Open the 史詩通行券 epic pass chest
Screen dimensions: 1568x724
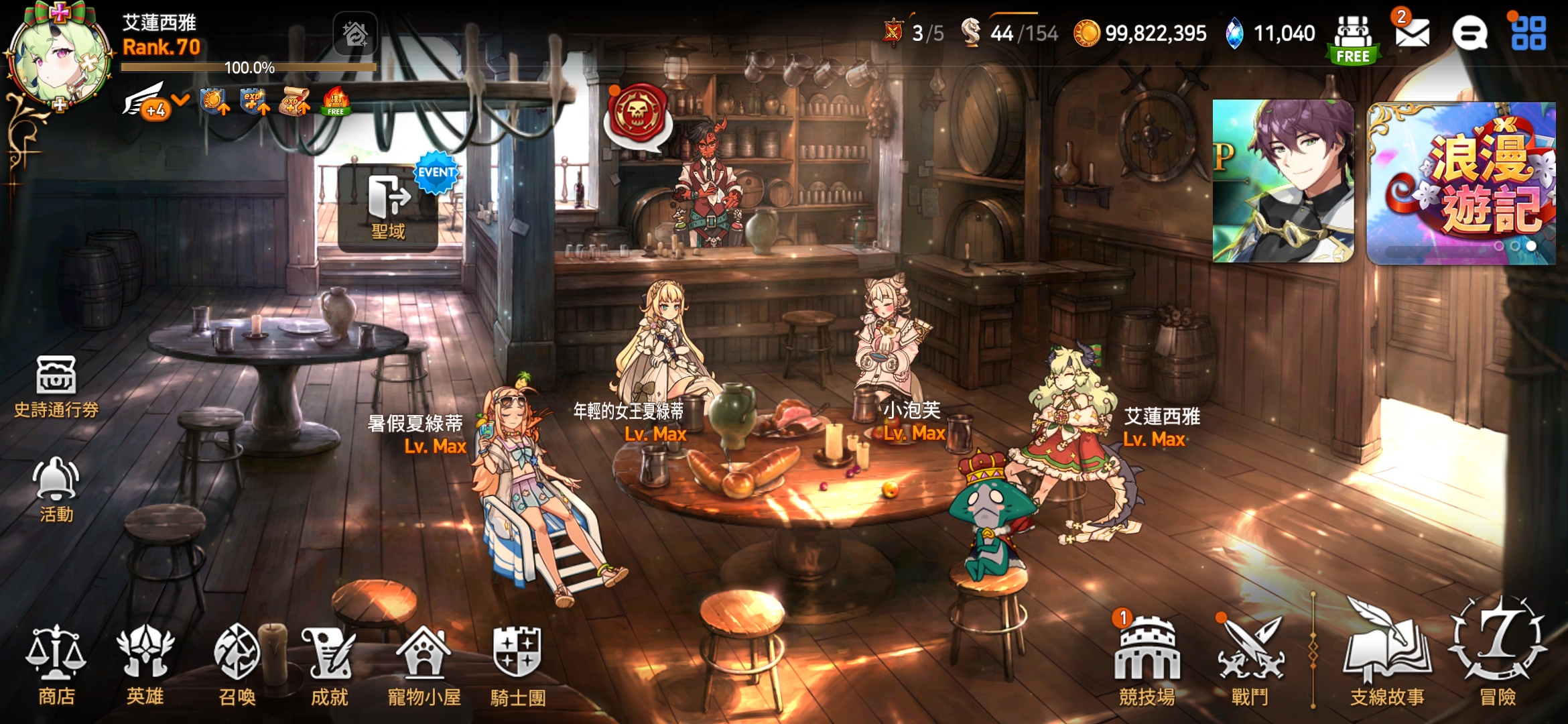coord(57,385)
